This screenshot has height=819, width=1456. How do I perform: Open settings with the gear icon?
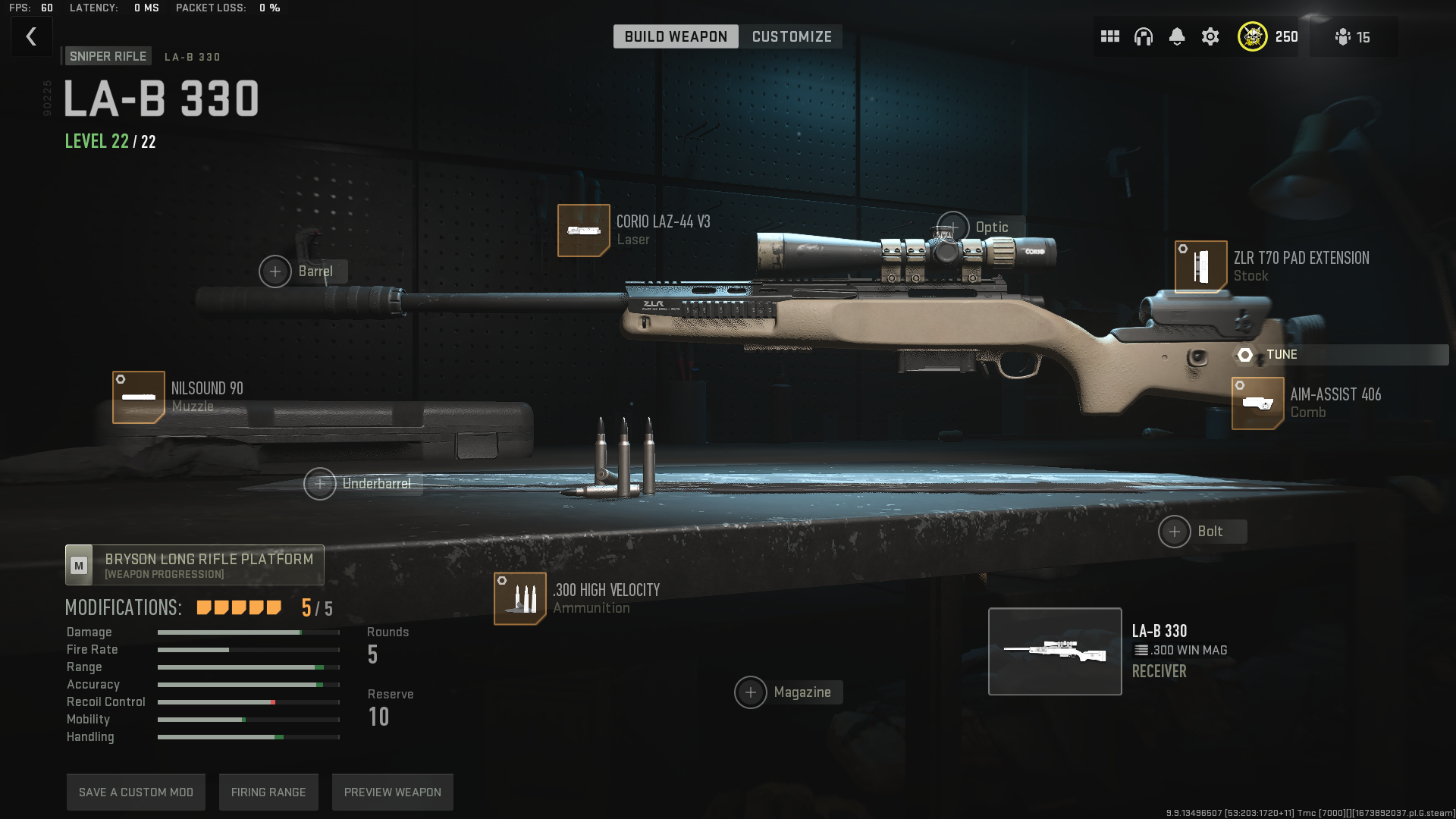pyautogui.click(x=1210, y=36)
